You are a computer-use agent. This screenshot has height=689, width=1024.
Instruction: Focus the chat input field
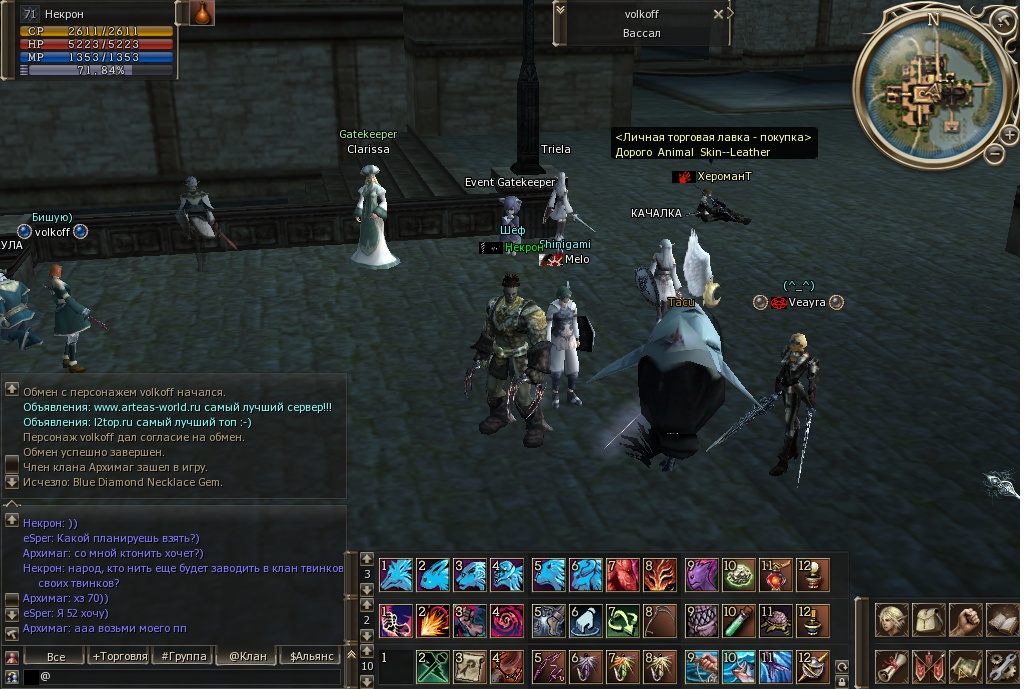point(190,677)
